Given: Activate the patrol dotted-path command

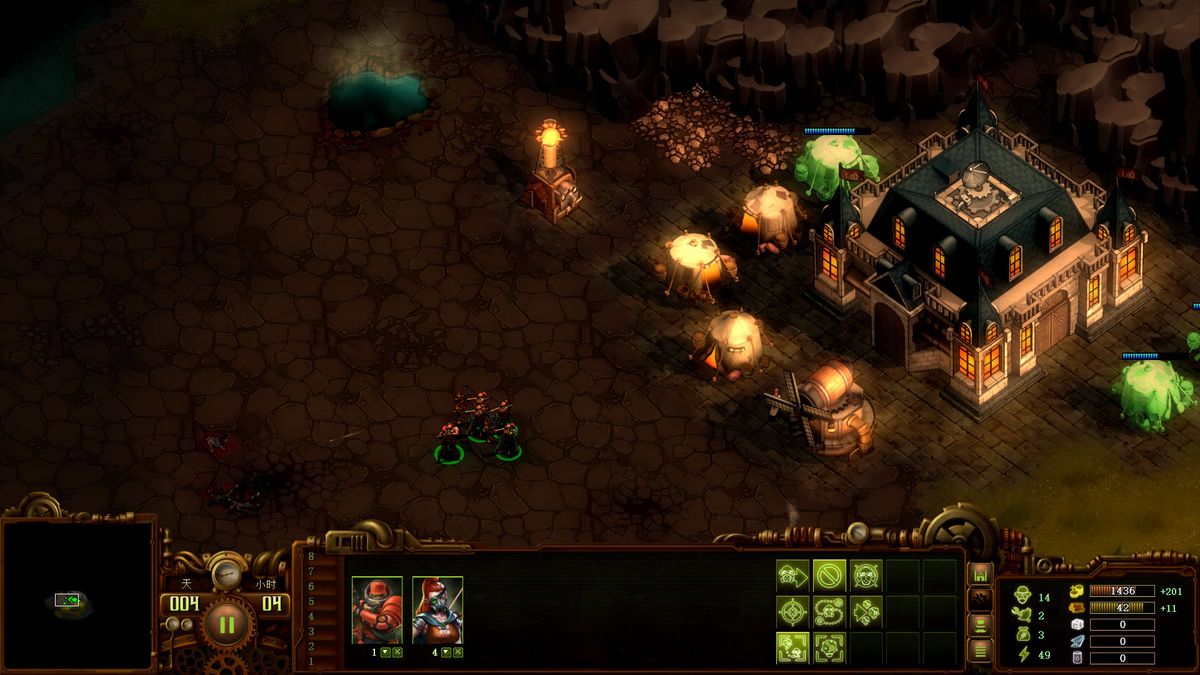Looking at the screenshot, I should pos(829,611).
